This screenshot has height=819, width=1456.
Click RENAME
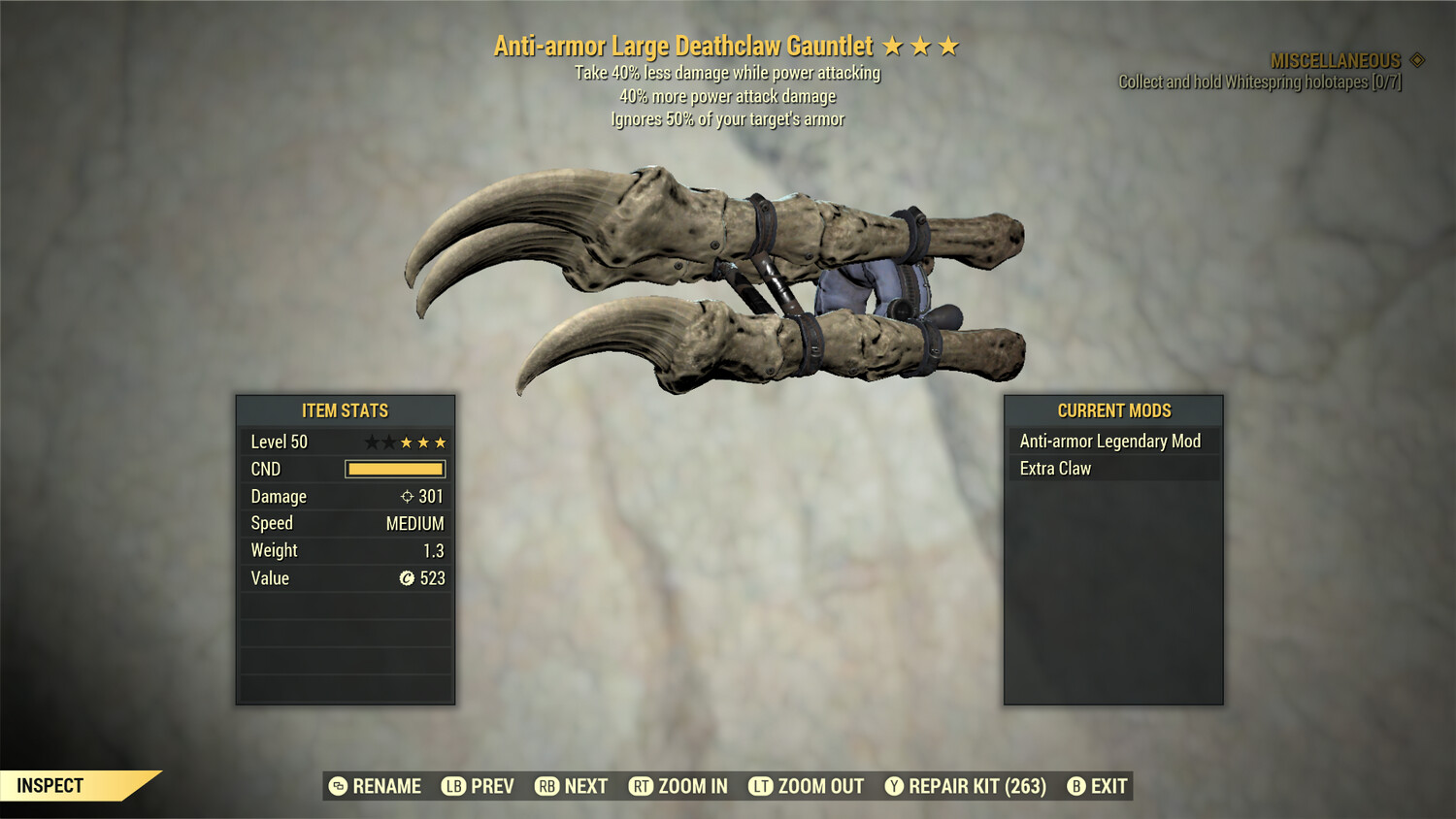(x=386, y=786)
